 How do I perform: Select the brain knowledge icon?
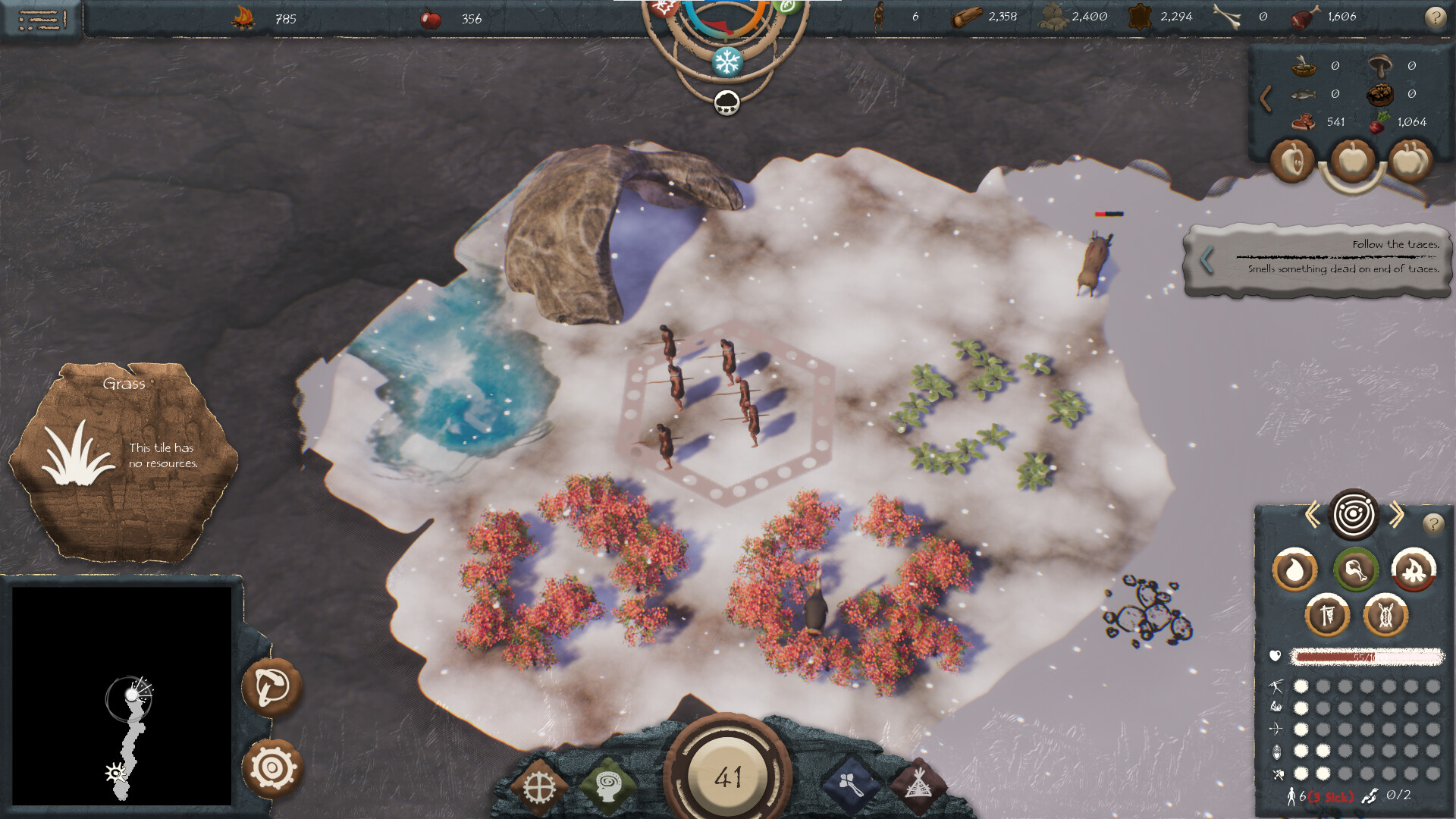click(x=607, y=785)
